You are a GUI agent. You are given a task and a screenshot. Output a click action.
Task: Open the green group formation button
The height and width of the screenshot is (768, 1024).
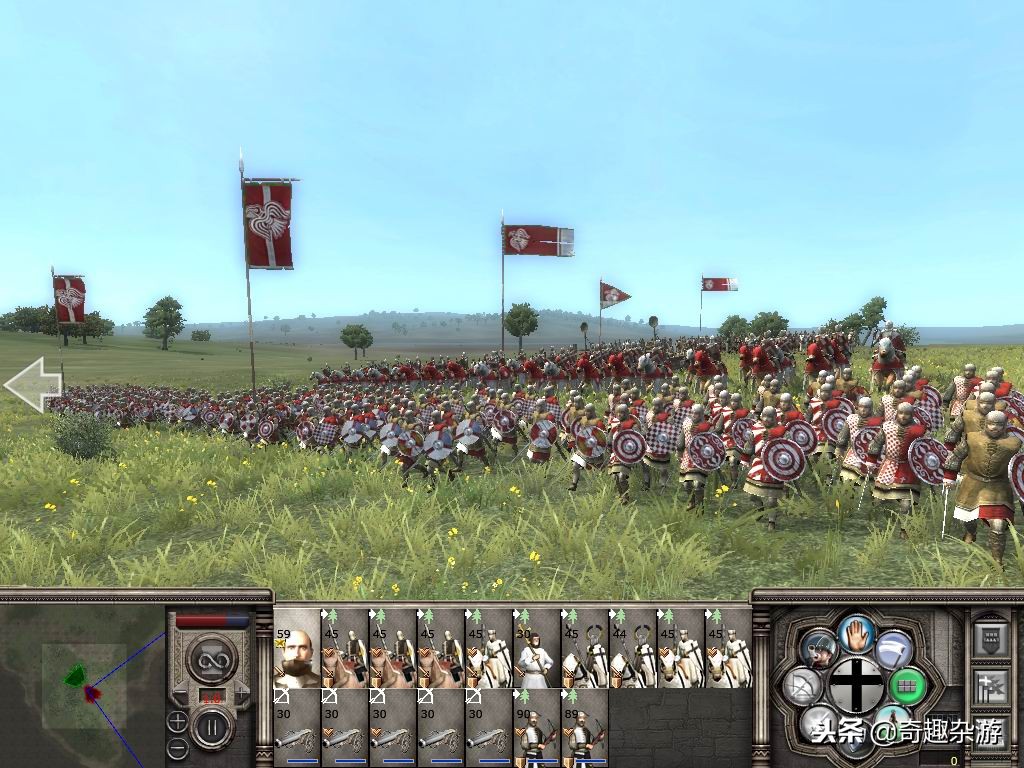909,686
